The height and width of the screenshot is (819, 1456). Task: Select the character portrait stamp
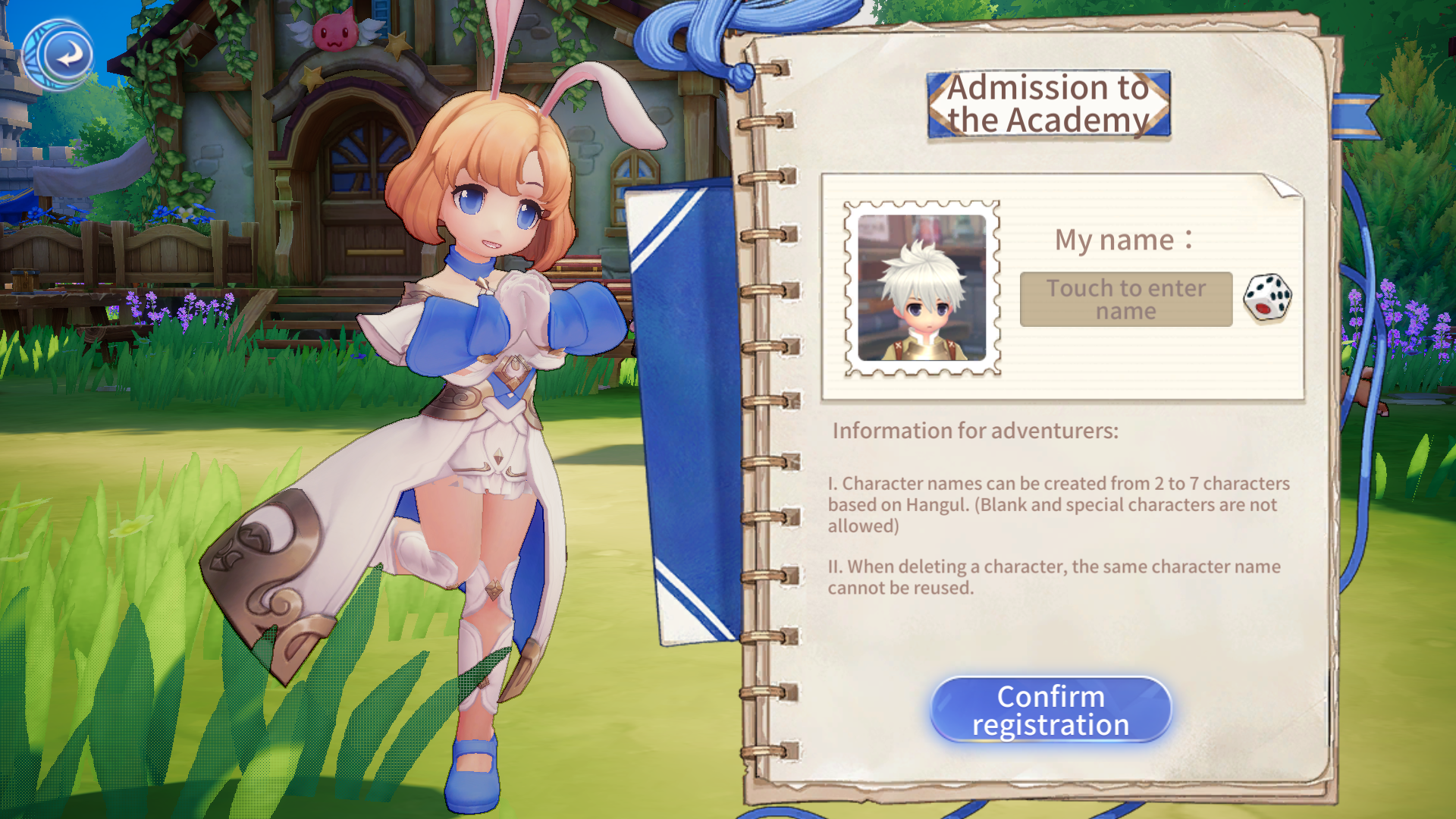(x=922, y=288)
